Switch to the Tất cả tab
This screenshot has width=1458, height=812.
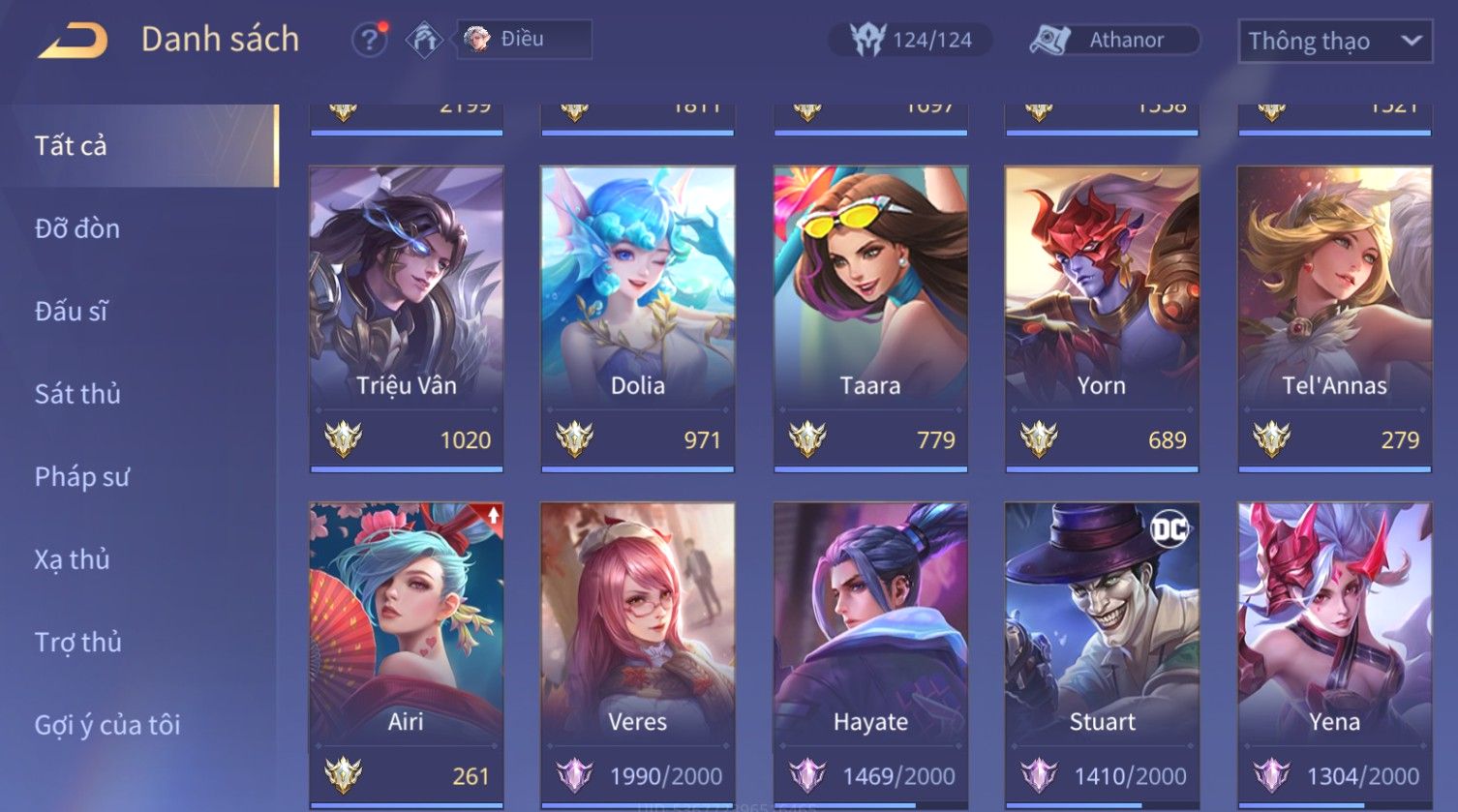tap(71, 146)
